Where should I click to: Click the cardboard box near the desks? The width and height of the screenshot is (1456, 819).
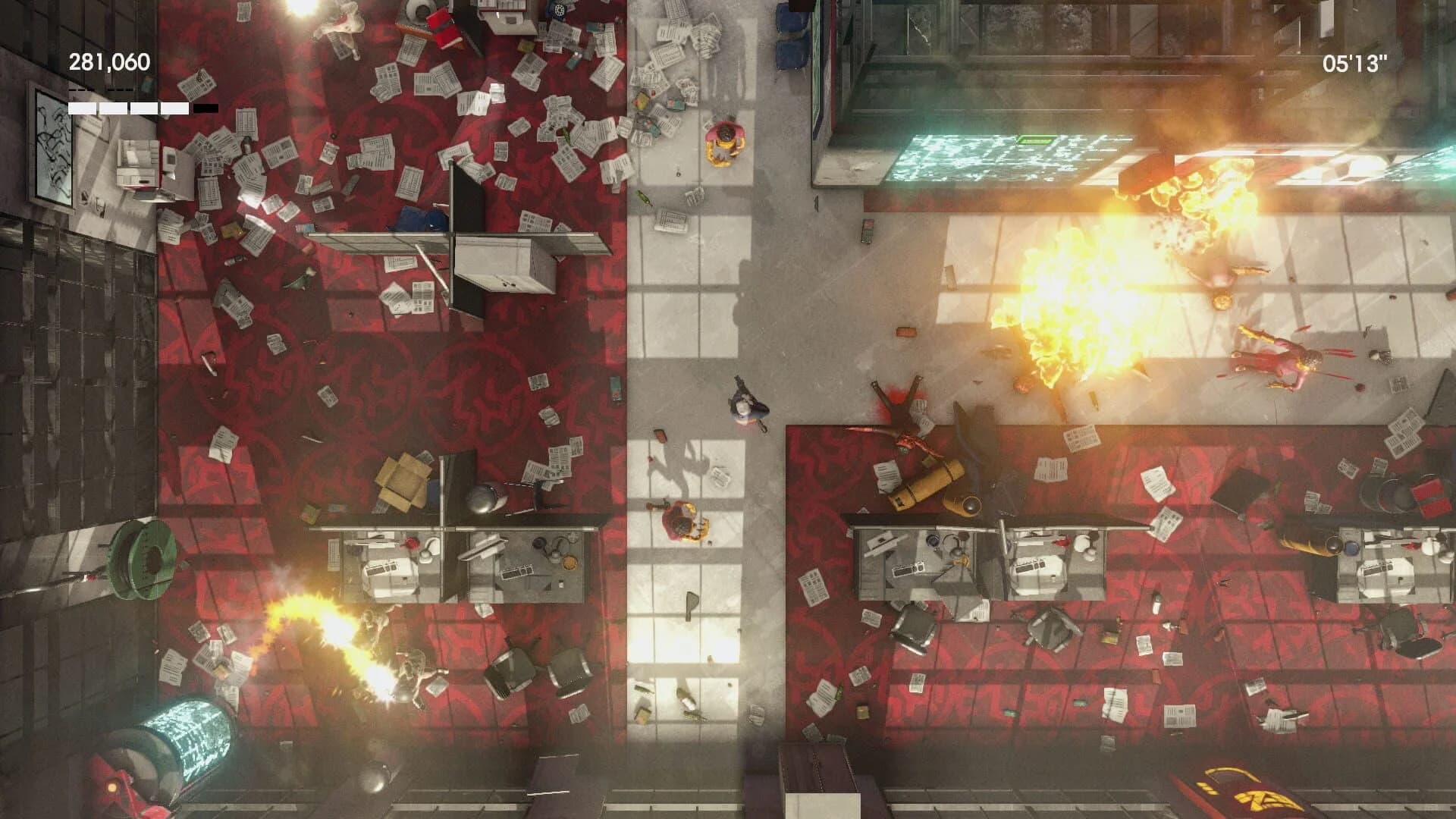pyautogui.click(x=402, y=478)
